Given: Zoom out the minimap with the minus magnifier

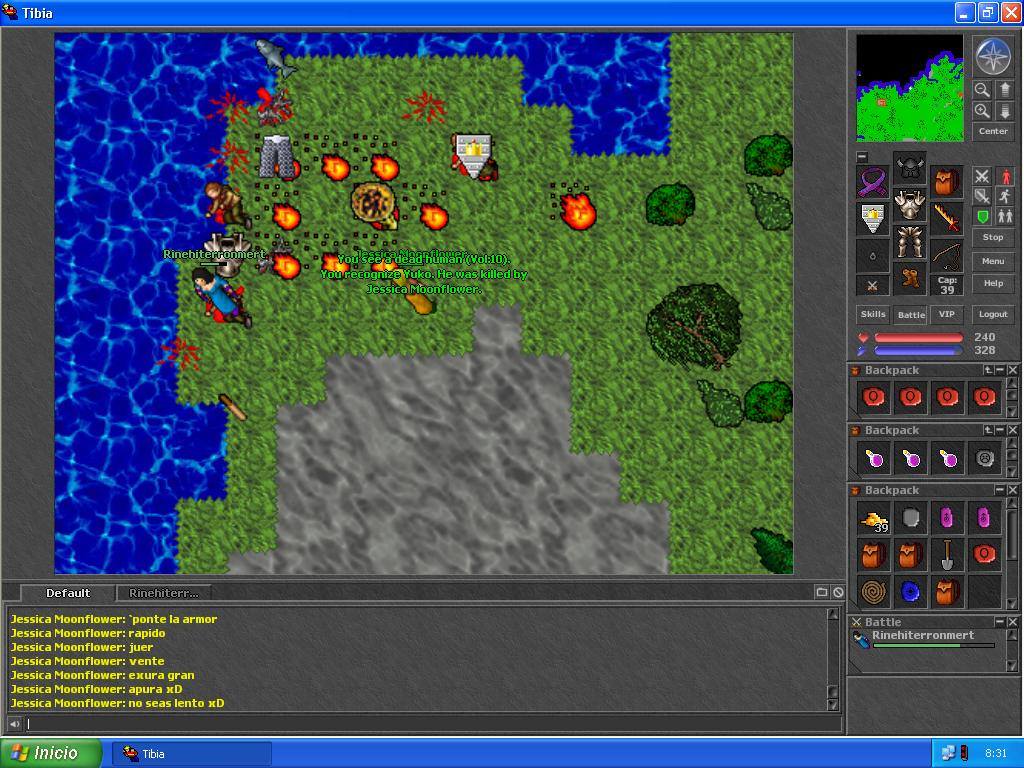Looking at the screenshot, I should (x=982, y=90).
